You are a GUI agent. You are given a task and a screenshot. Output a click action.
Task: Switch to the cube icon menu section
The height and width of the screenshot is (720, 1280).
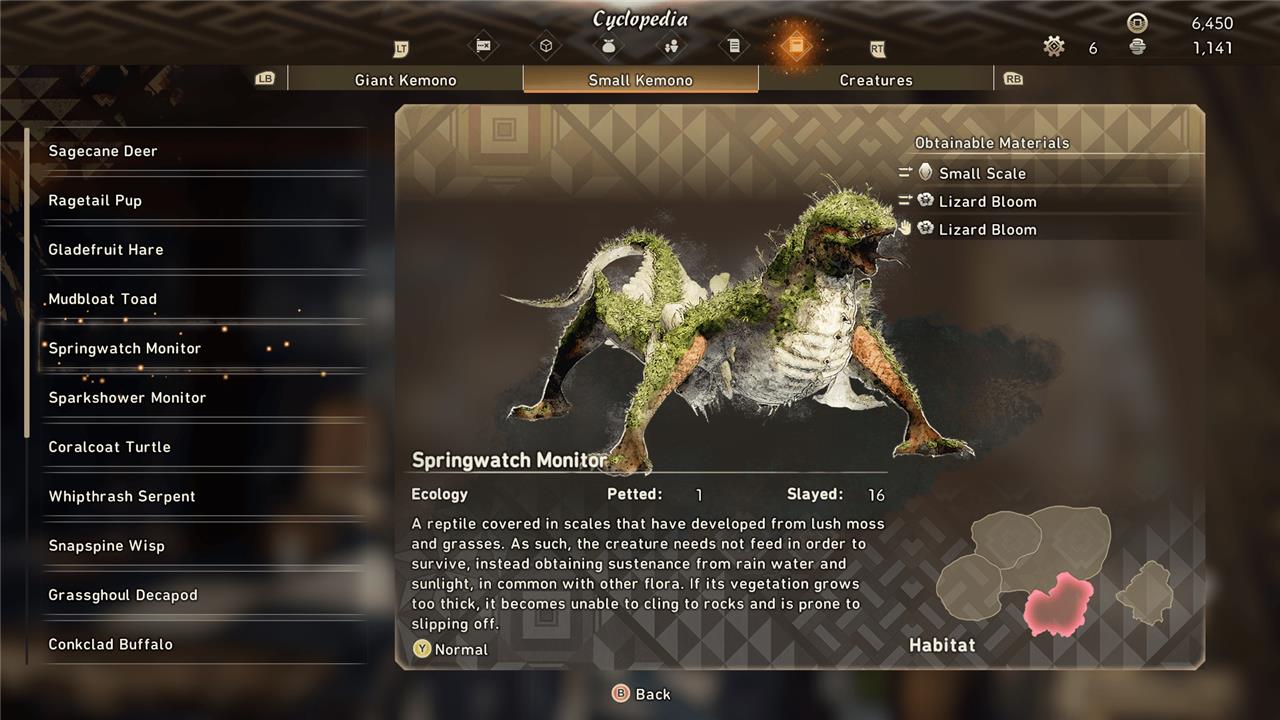click(546, 46)
